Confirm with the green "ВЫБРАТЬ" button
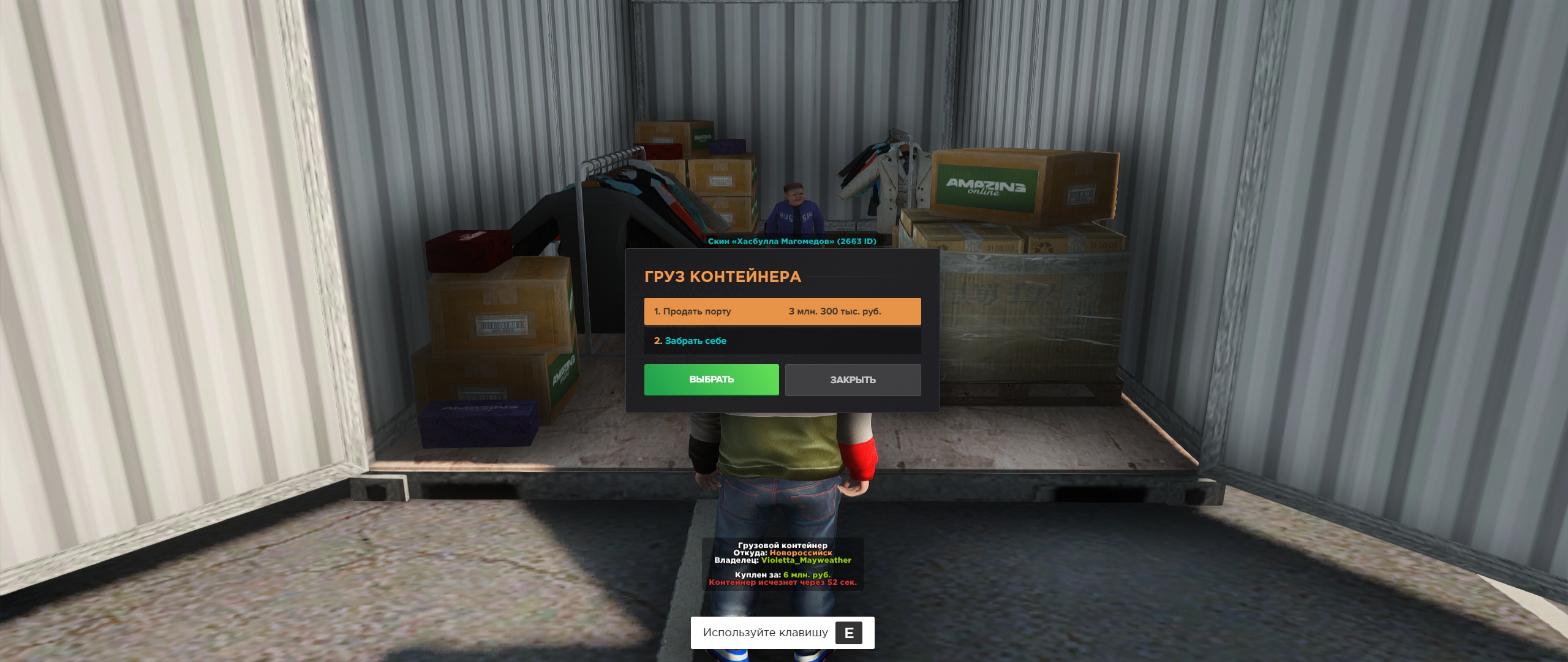Viewport: 1568px width, 662px height. click(x=711, y=379)
